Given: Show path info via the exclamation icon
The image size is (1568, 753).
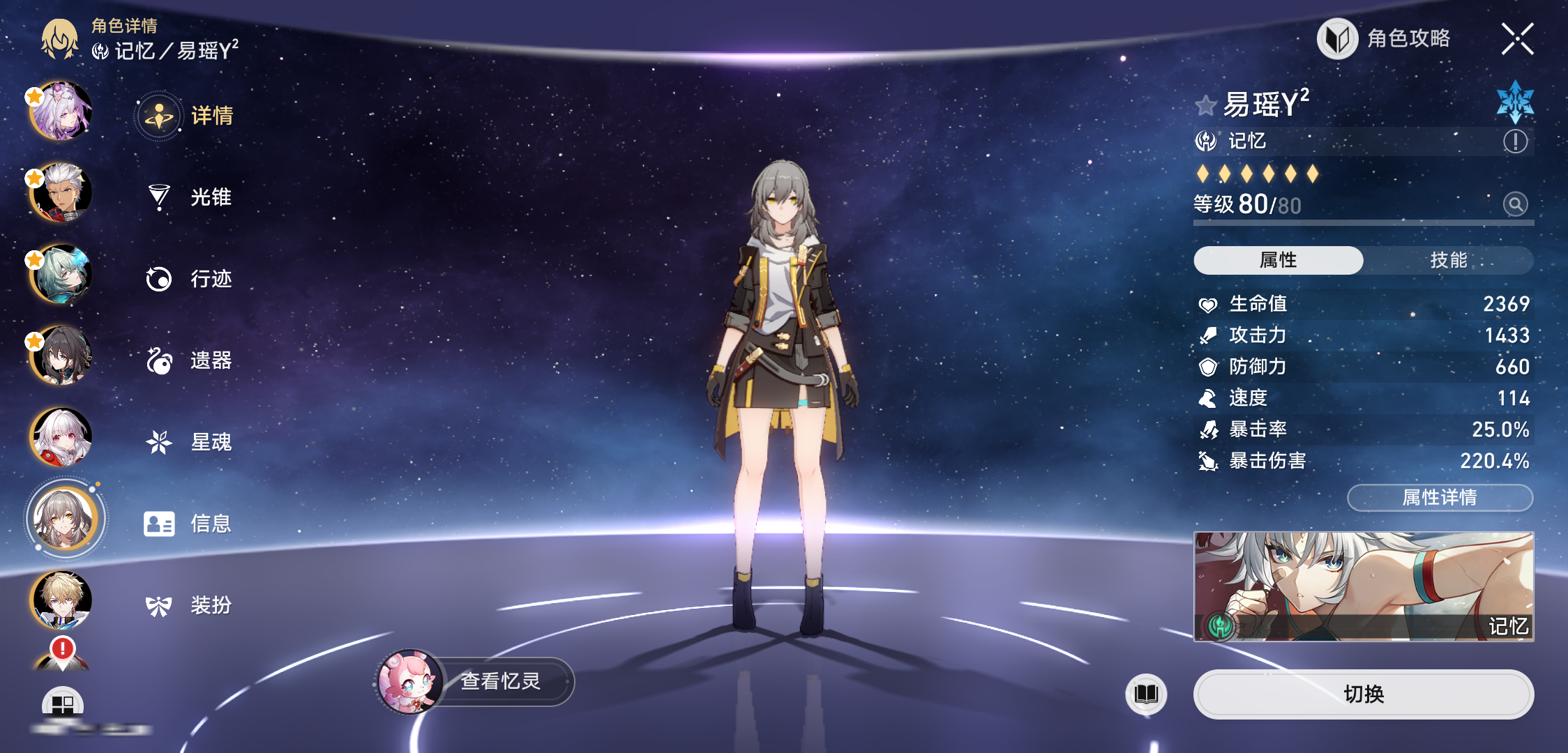Looking at the screenshot, I should 1515,142.
